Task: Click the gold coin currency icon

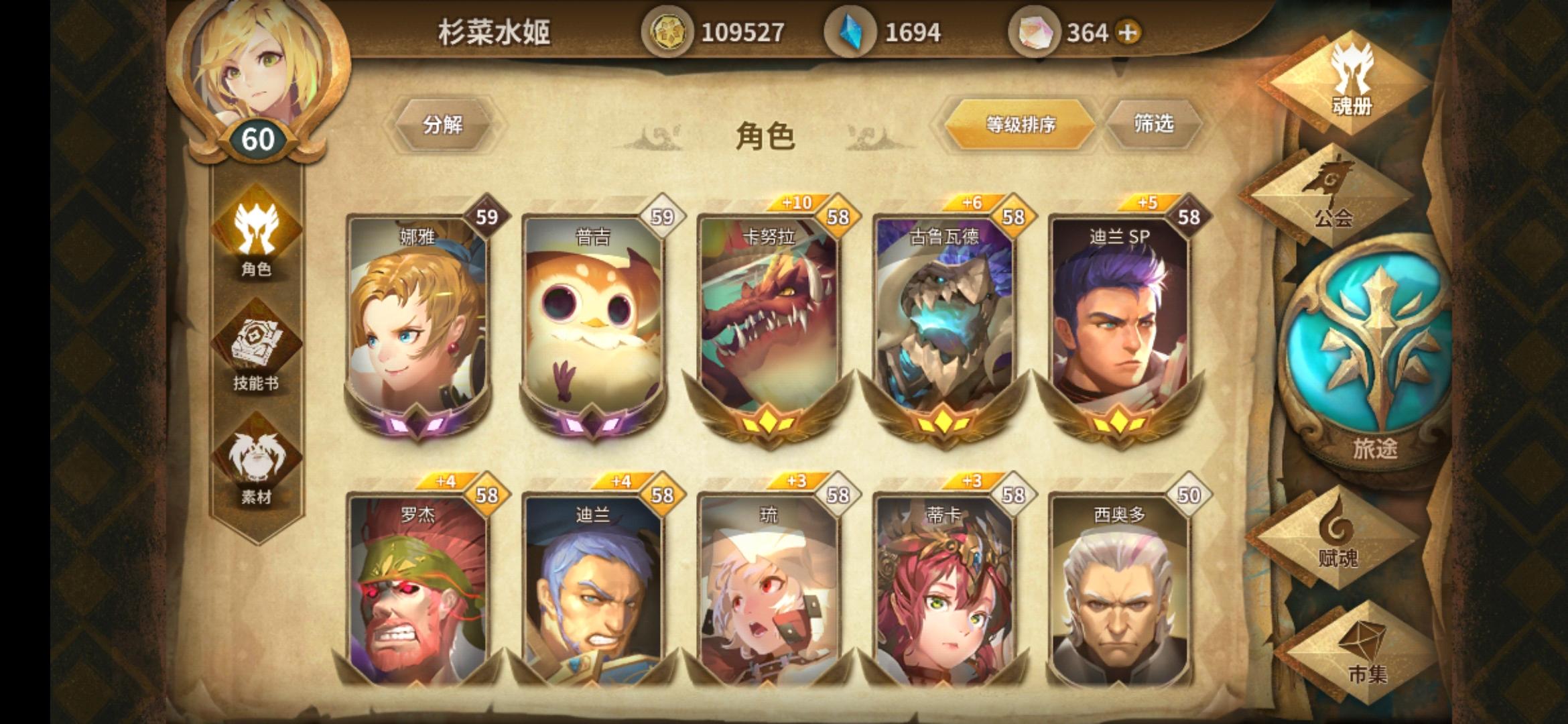Action: coord(669,30)
